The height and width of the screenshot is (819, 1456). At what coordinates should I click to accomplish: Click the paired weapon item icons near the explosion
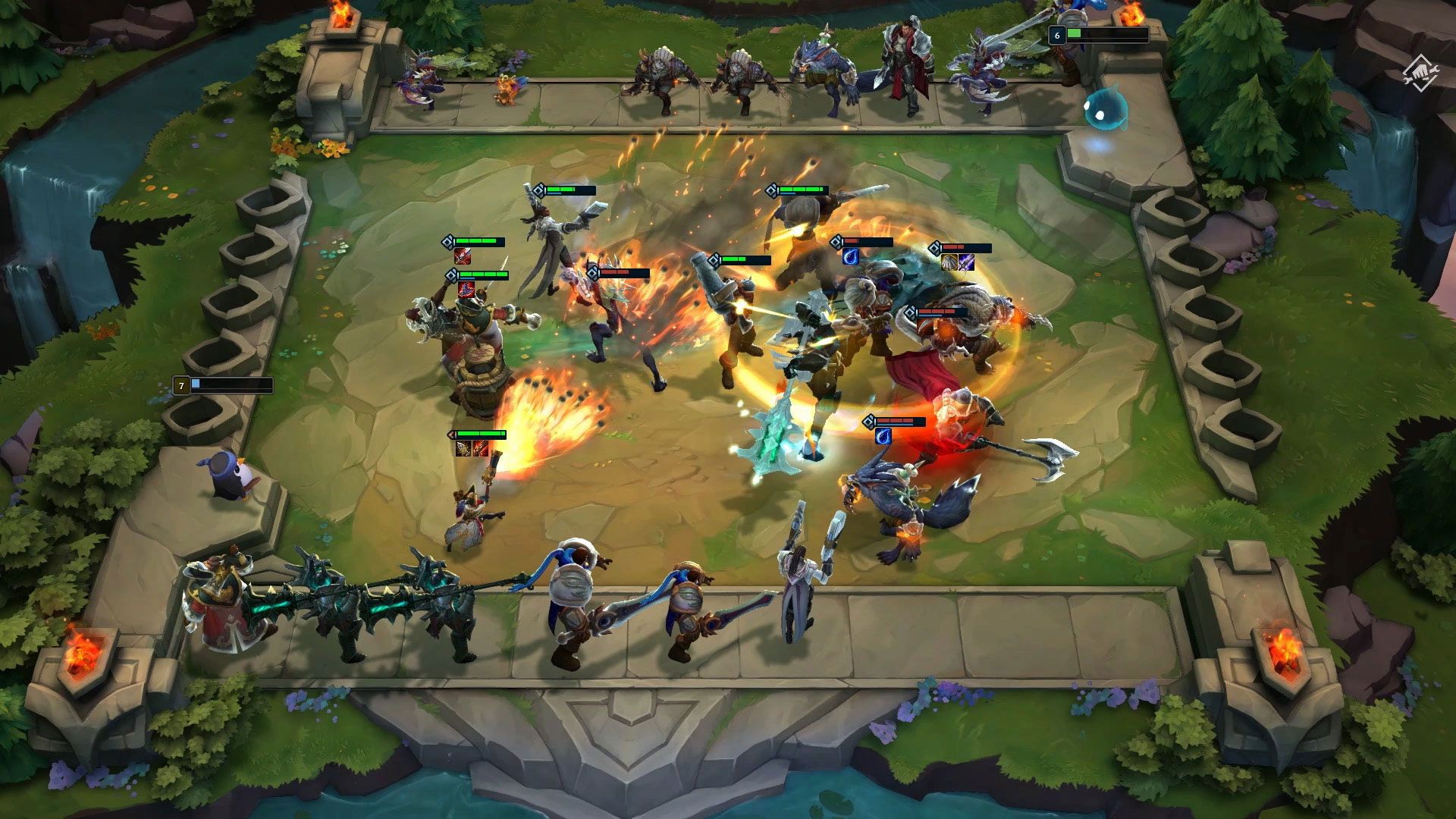(x=472, y=449)
